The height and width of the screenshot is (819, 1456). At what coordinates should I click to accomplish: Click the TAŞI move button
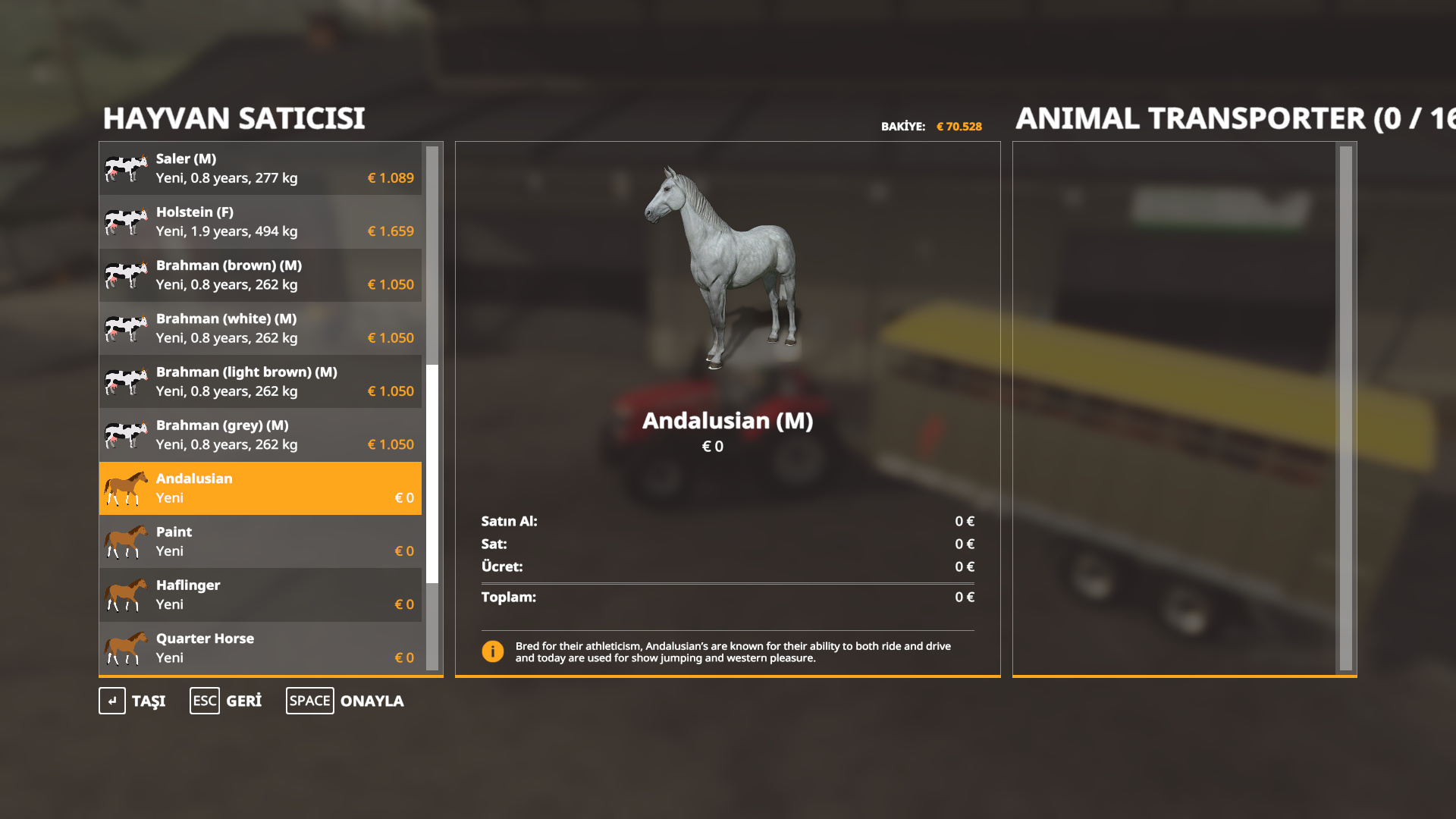click(133, 701)
